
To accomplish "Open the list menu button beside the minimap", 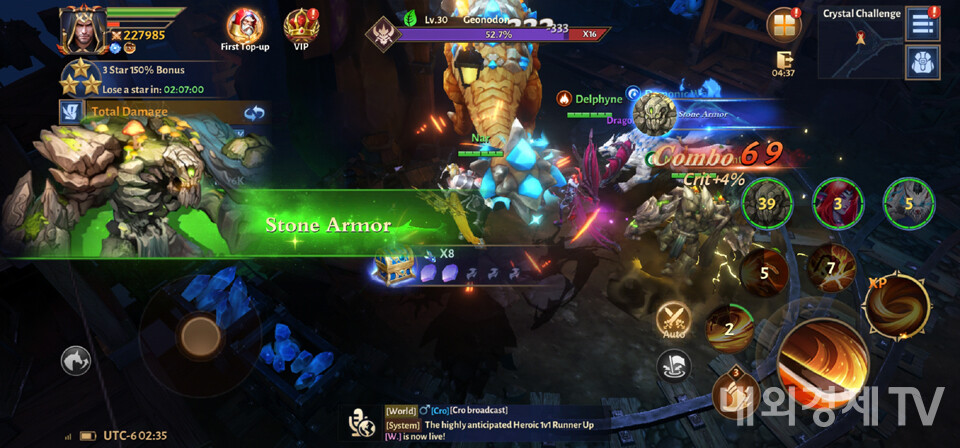I will 921,24.
